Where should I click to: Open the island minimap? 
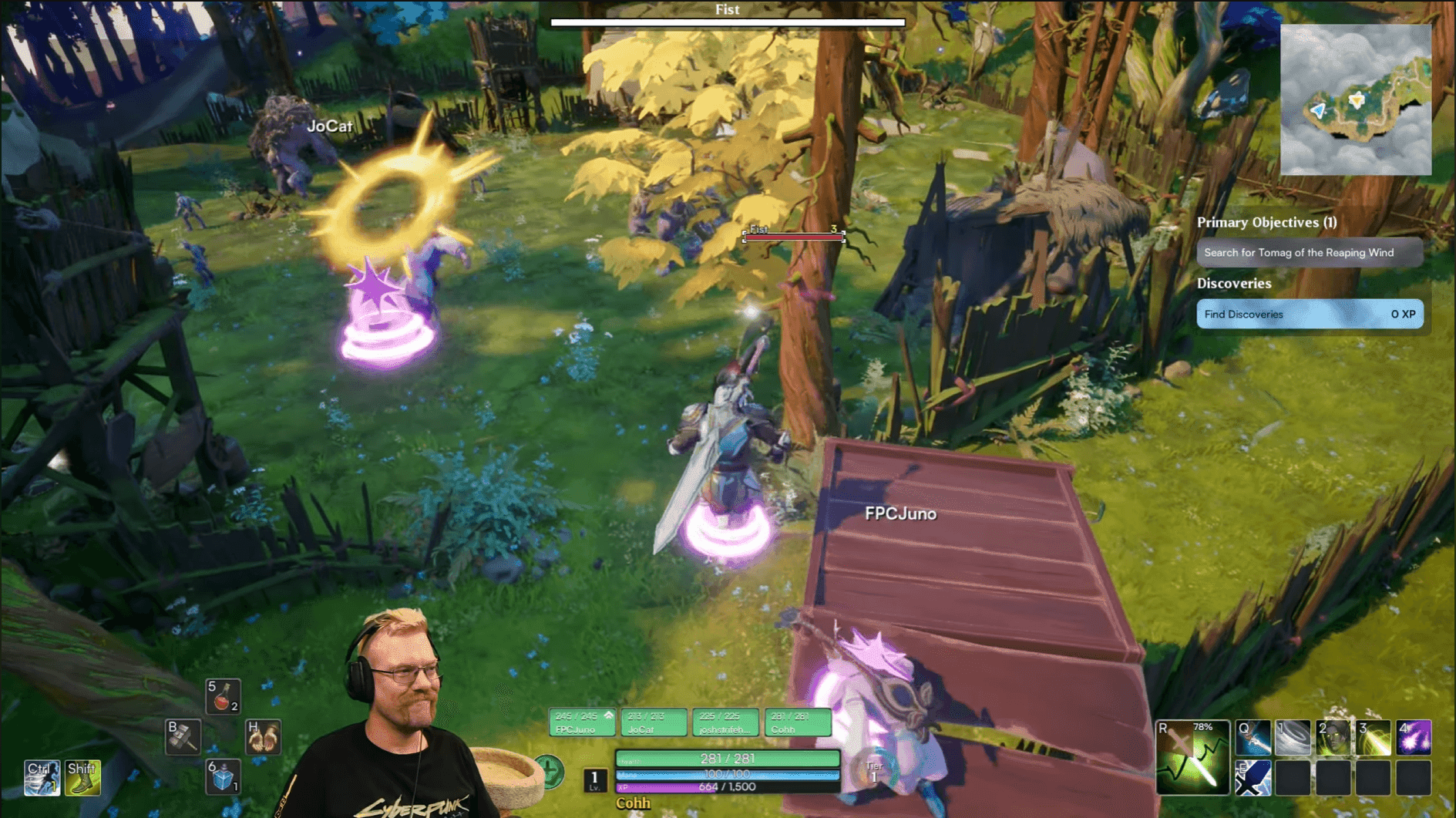pos(1355,99)
